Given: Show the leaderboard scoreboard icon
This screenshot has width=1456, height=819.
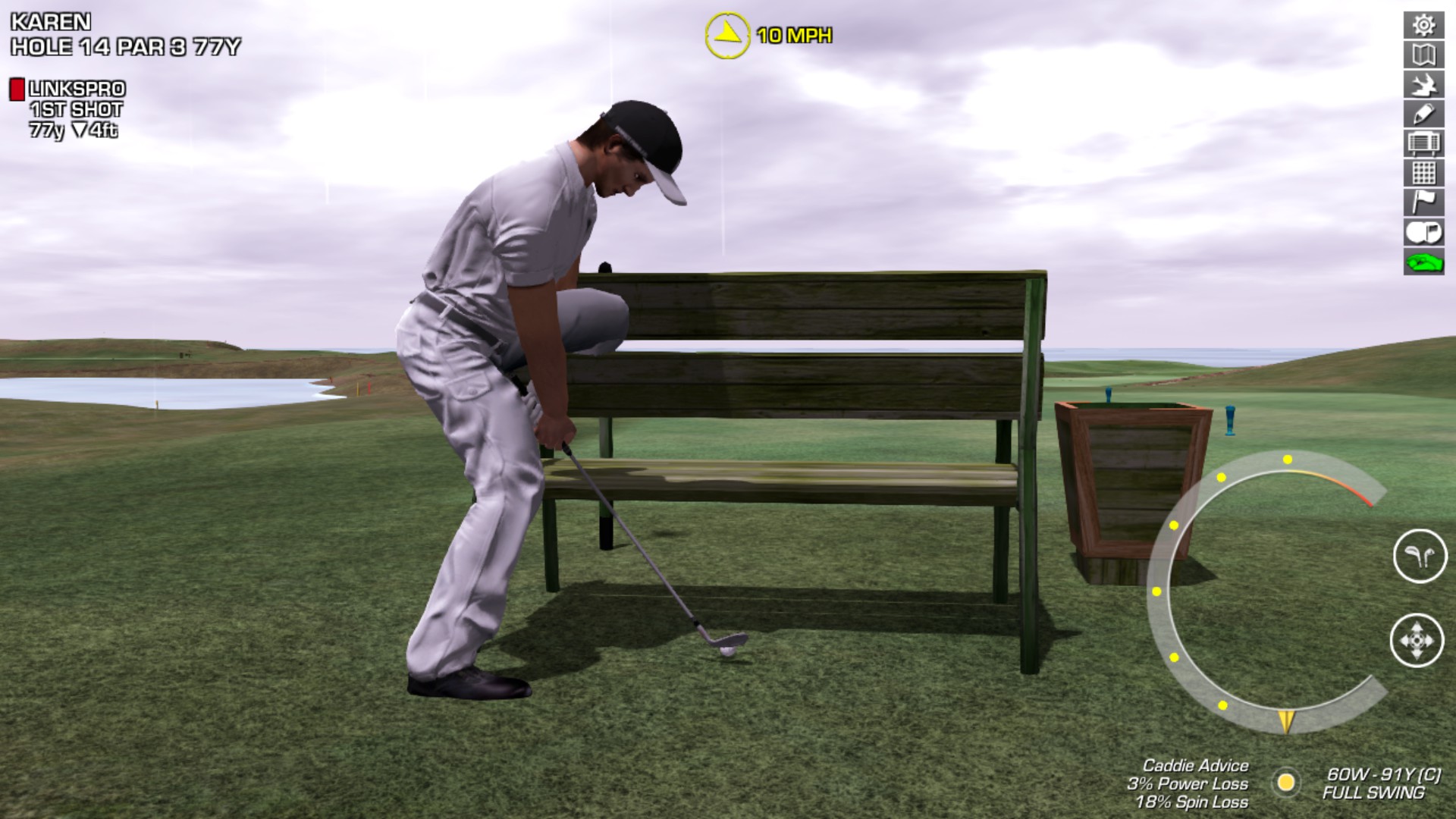Looking at the screenshot, I should pyautogui.click(x=1423, y=143).
